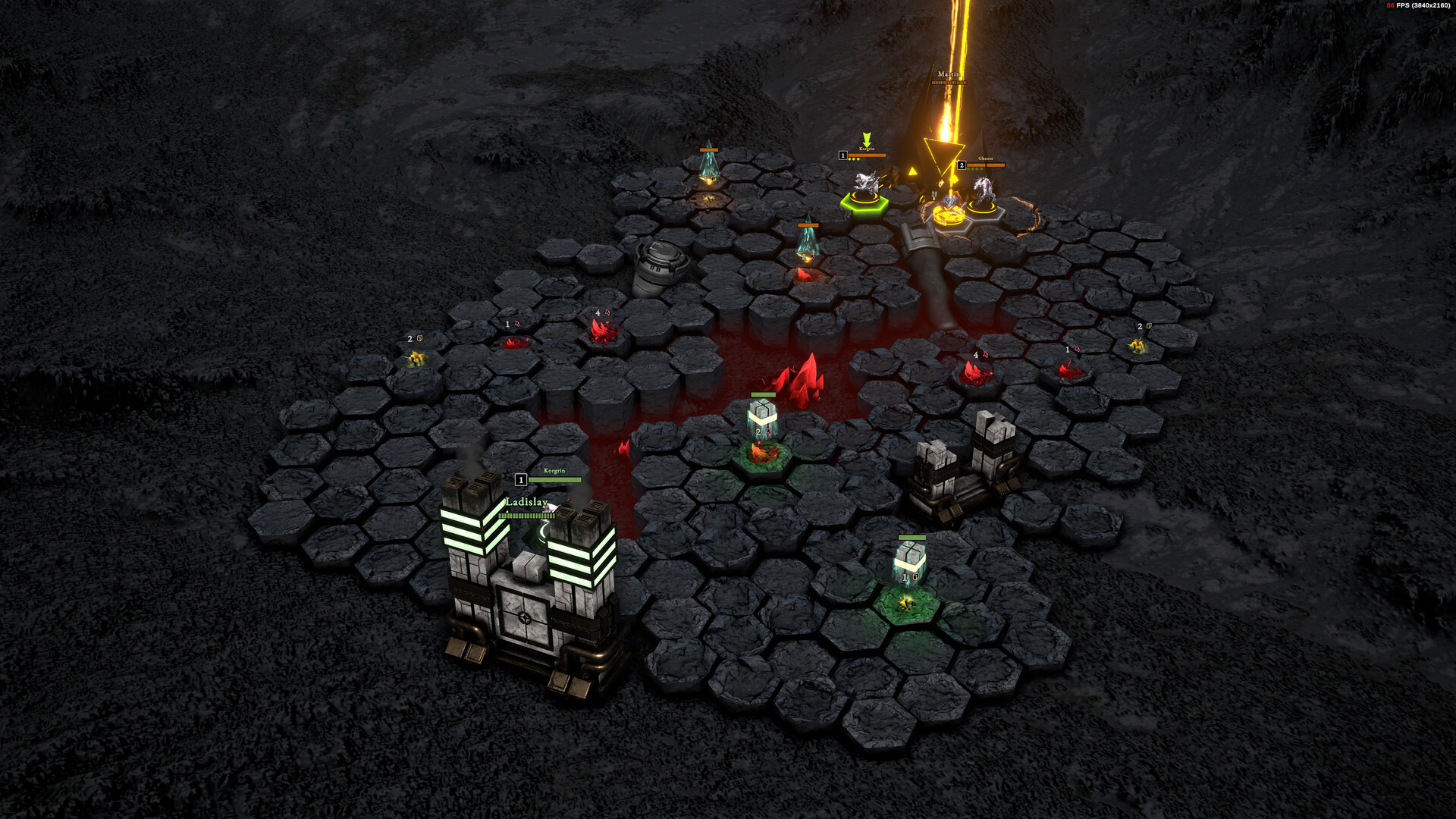The height and width of the screenshot is (819, 1456).
Task: Select the Ghoone unit beside Martin's beam
Action: [984, 193]
